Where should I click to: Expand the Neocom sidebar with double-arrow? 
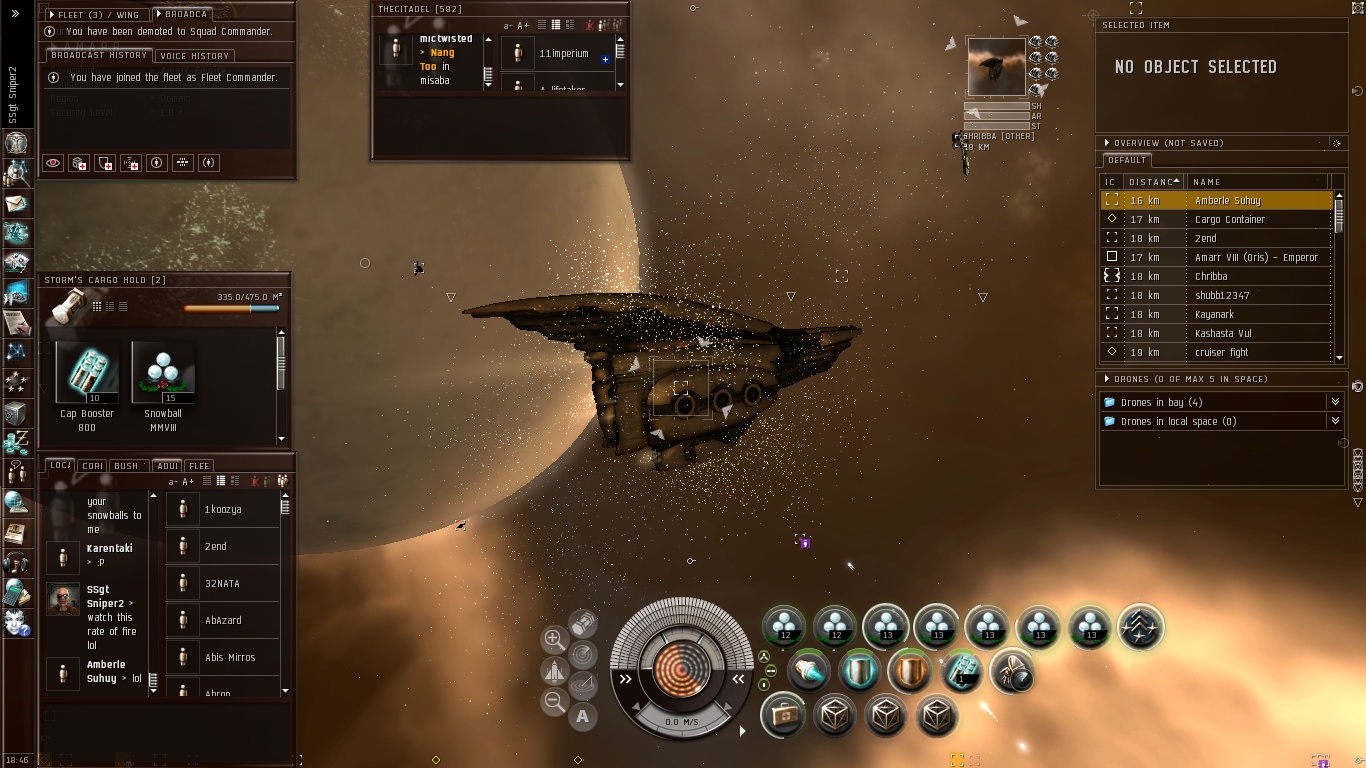(x=15, y=14)
